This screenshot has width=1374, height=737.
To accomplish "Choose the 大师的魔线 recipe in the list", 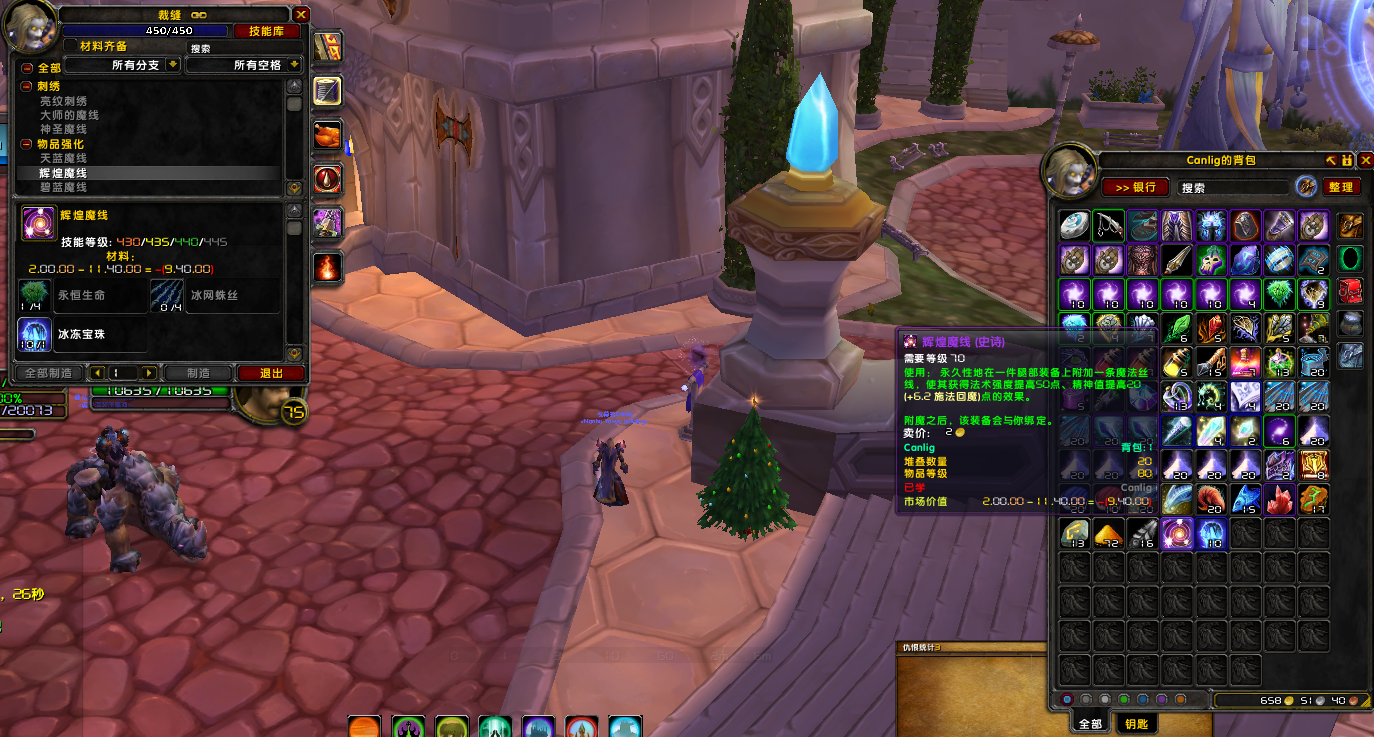I will pos(63,115).
